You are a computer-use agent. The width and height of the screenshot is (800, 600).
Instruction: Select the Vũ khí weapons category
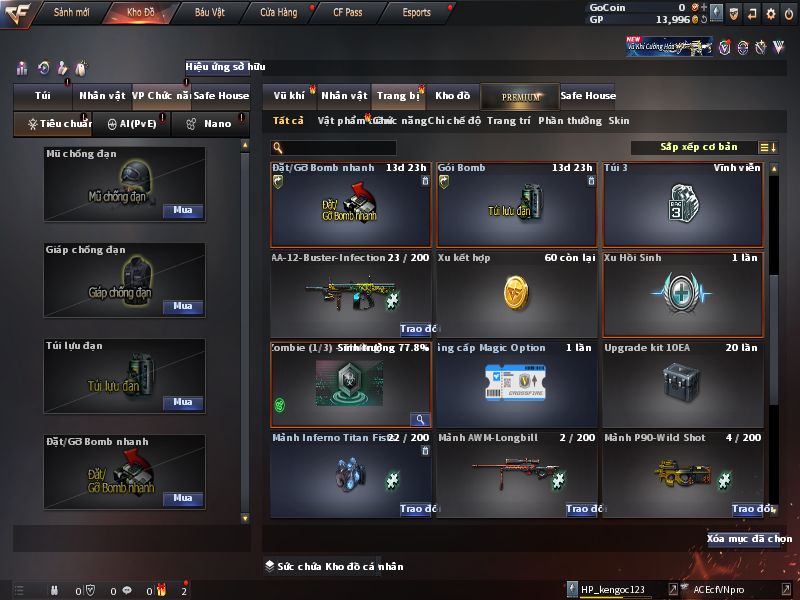289,96
